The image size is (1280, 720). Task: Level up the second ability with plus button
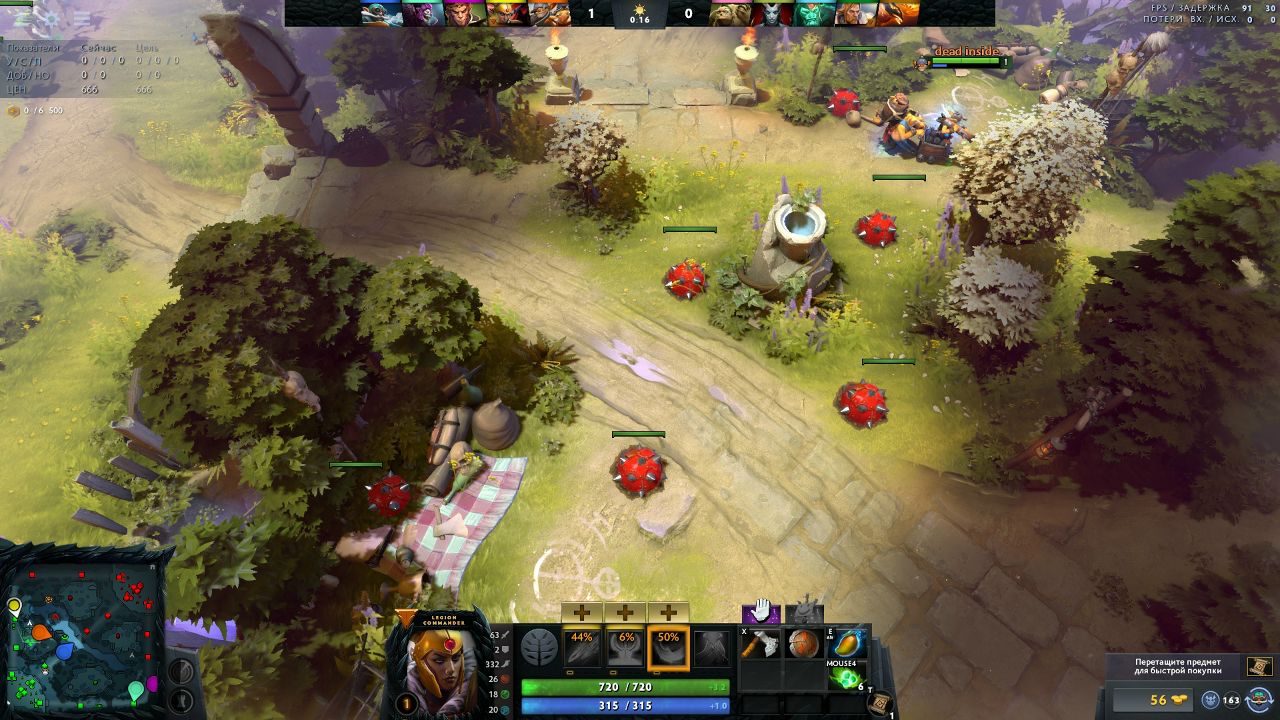click(625, 612)
